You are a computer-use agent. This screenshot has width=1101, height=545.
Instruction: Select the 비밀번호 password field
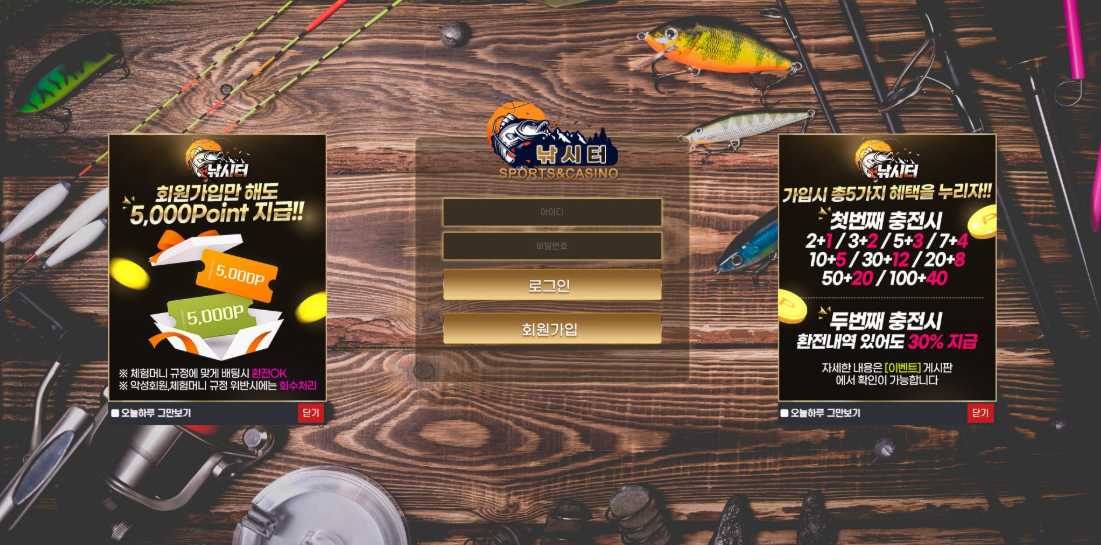coord(552,246)
